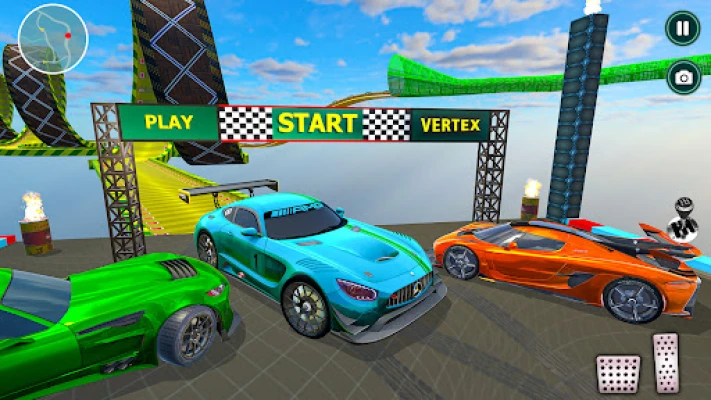This screenshot has width=711, height=400.
Task: Switch the camera view
Action: (x=684, y=76)
